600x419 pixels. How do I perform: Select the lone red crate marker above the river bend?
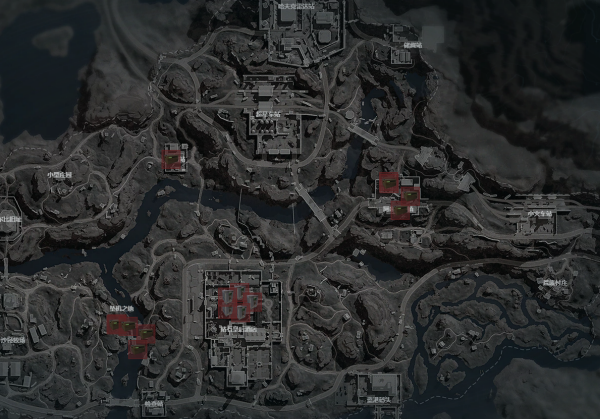pyautogui.click(x=175, y=158)
